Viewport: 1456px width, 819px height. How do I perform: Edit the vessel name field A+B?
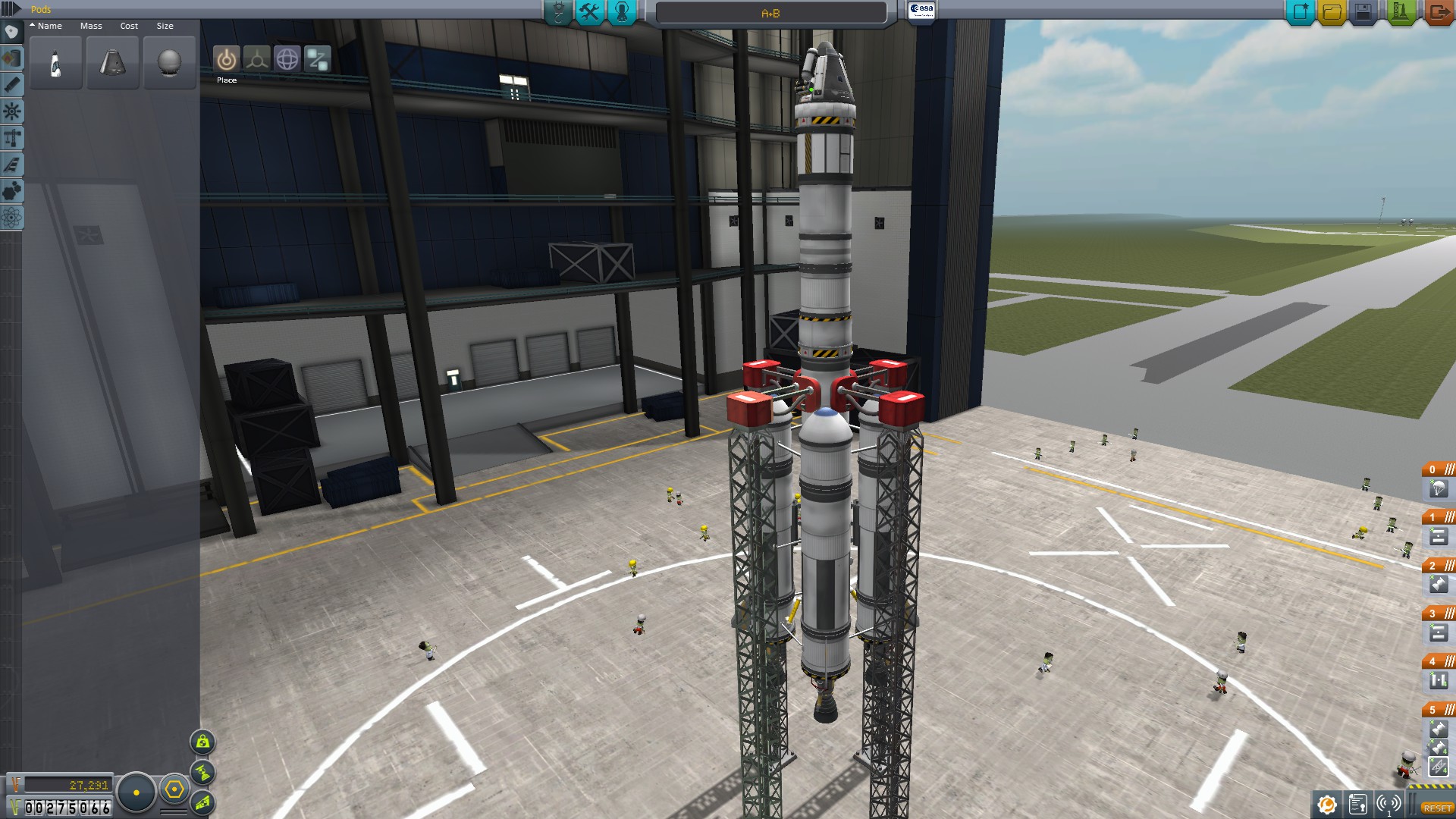point(770,13)
